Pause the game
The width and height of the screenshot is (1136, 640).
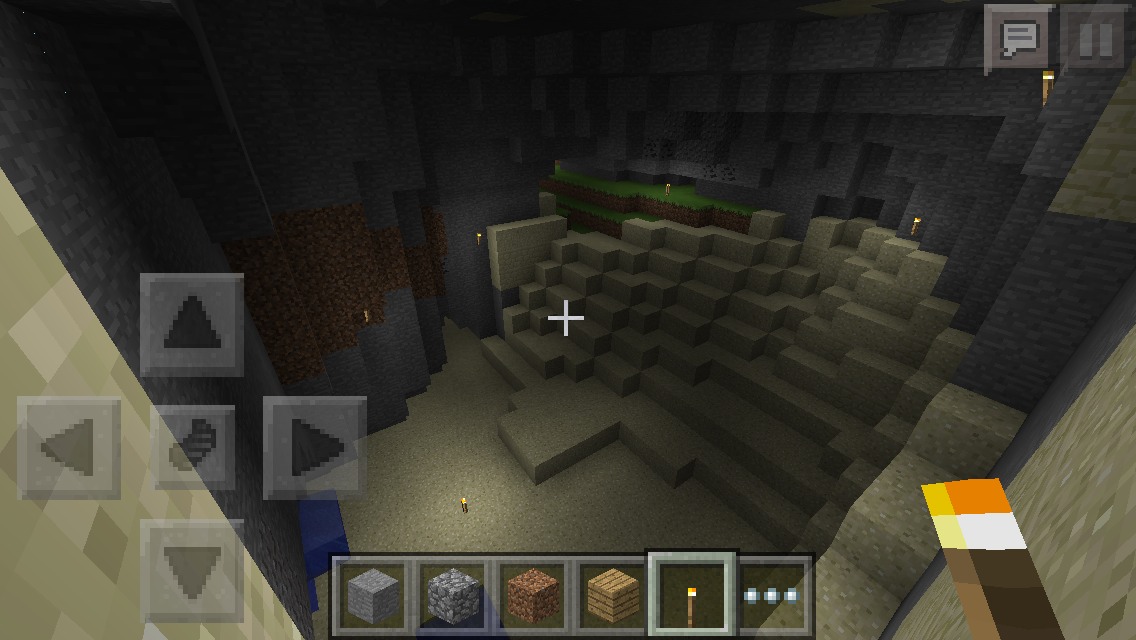1095,40
